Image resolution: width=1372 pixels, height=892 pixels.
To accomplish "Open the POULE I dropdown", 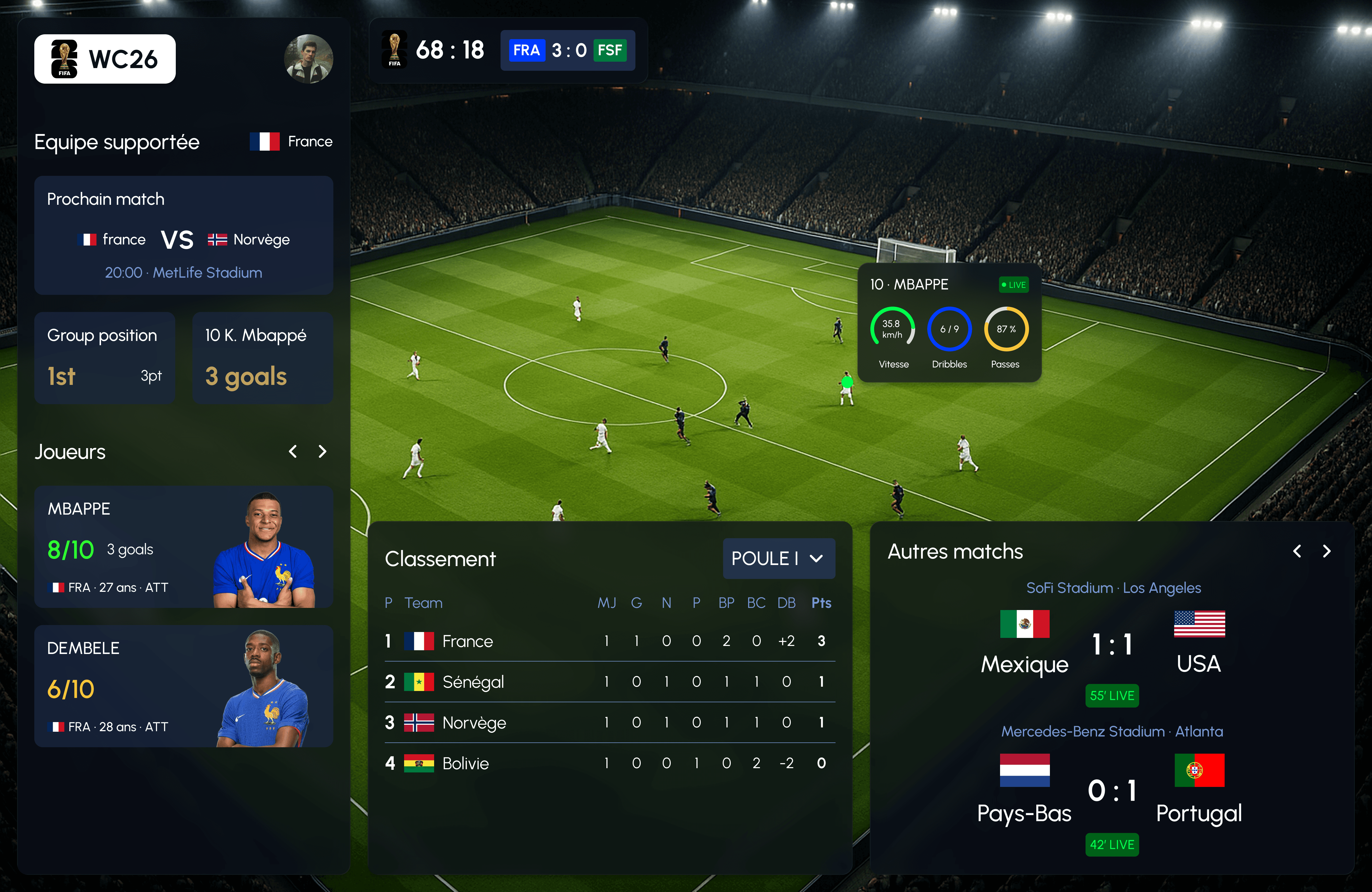I will [x=778, y=558].
